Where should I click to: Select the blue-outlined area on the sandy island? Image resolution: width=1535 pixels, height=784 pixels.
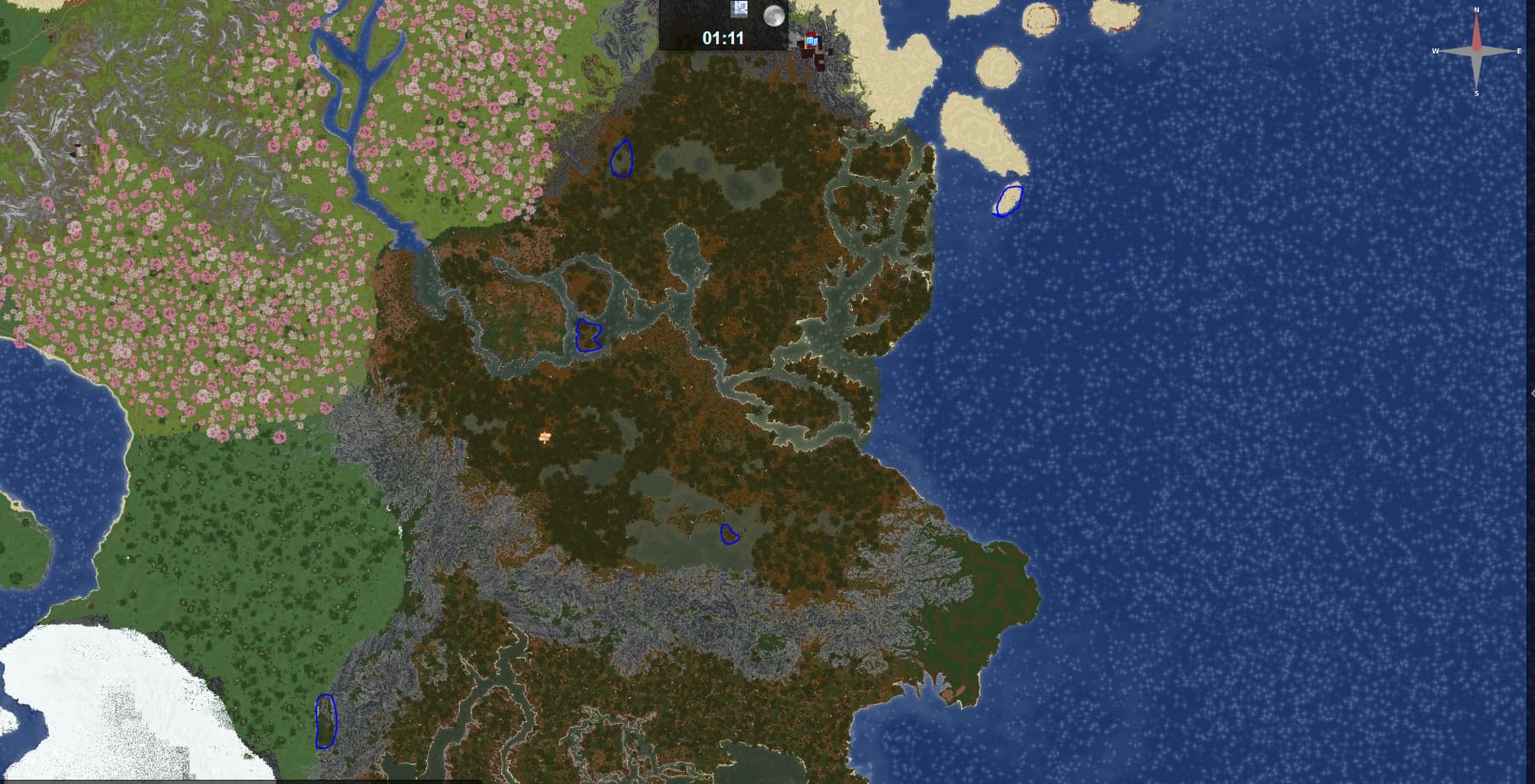pos(1008,200)
